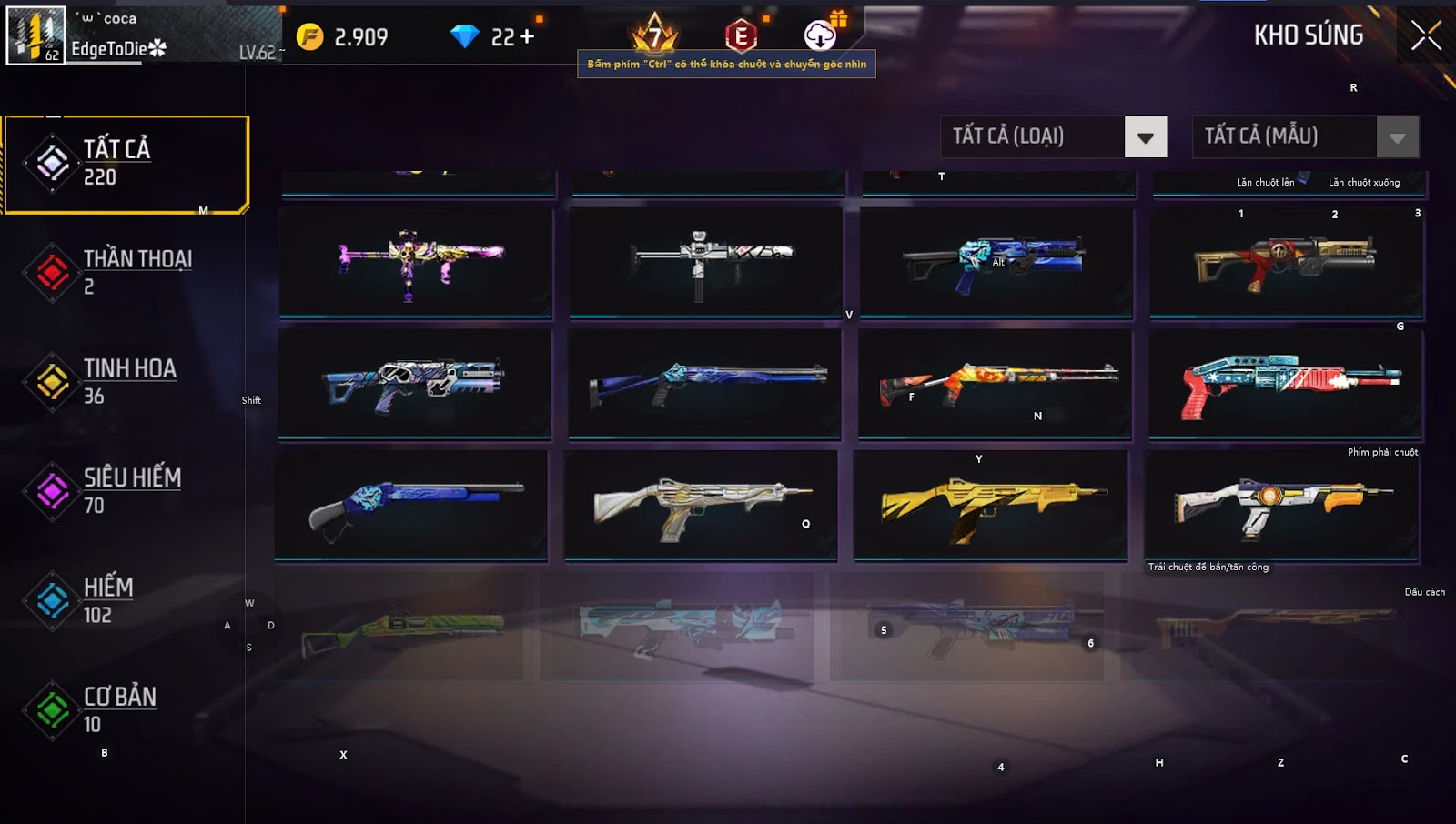
Task: Open the Hiếm rarity list
Action: [x=126, y=600]
